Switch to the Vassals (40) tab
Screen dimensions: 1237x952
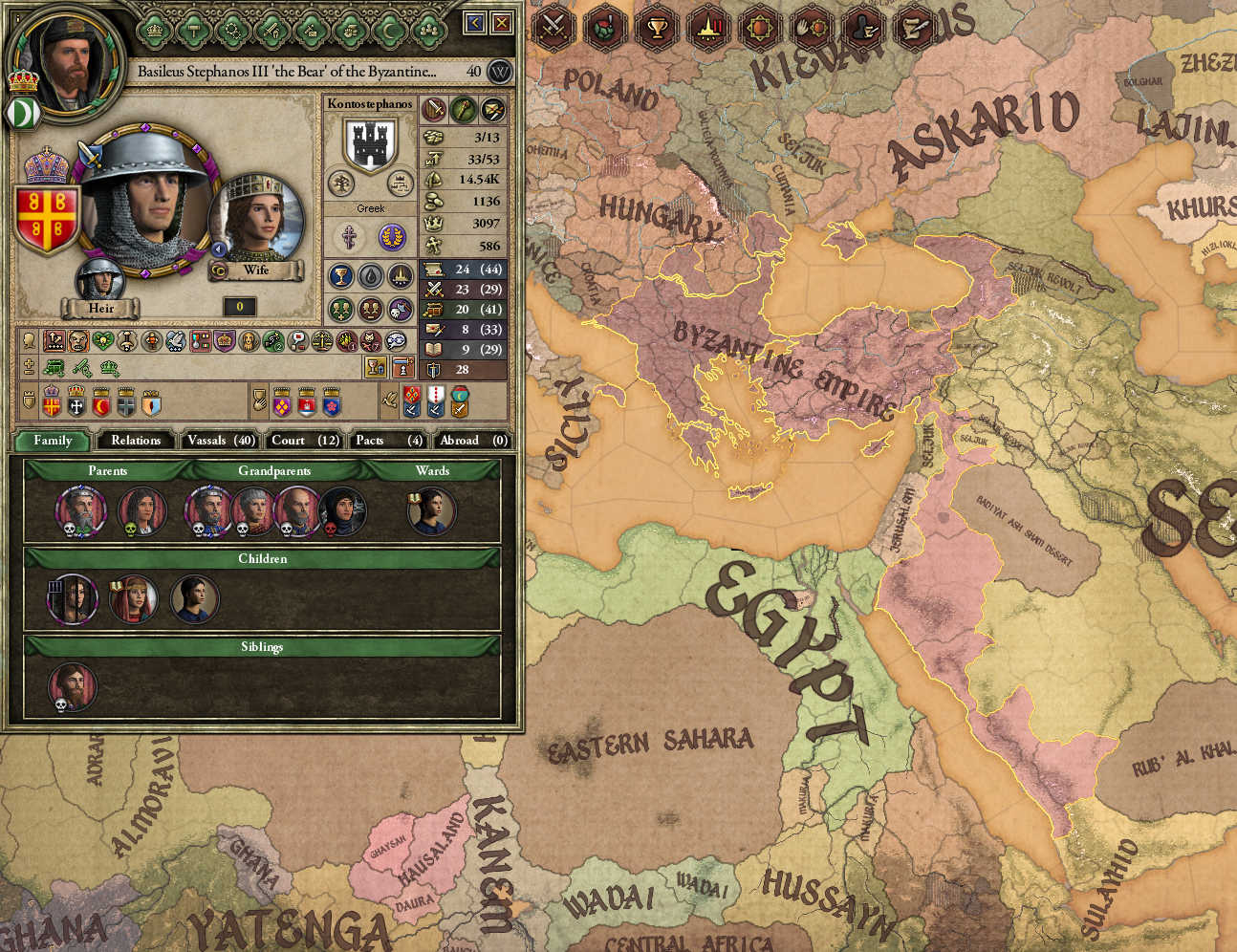pos(220,441)
